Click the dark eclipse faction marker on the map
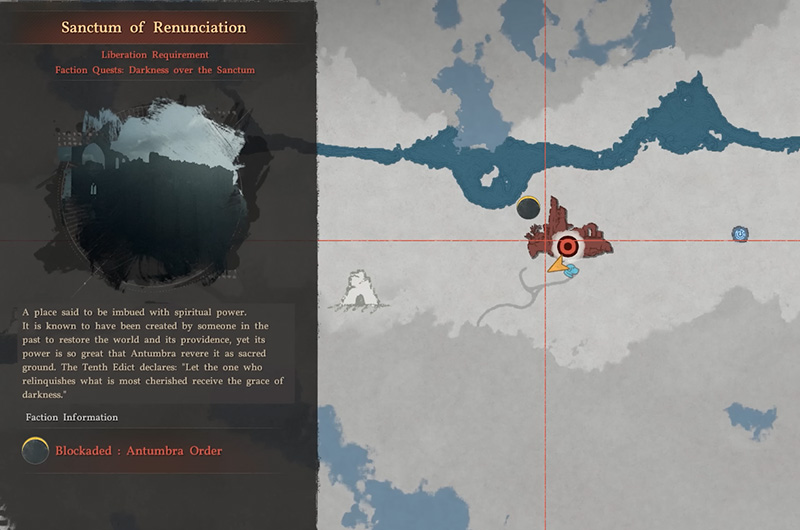 tap(528, 208)
